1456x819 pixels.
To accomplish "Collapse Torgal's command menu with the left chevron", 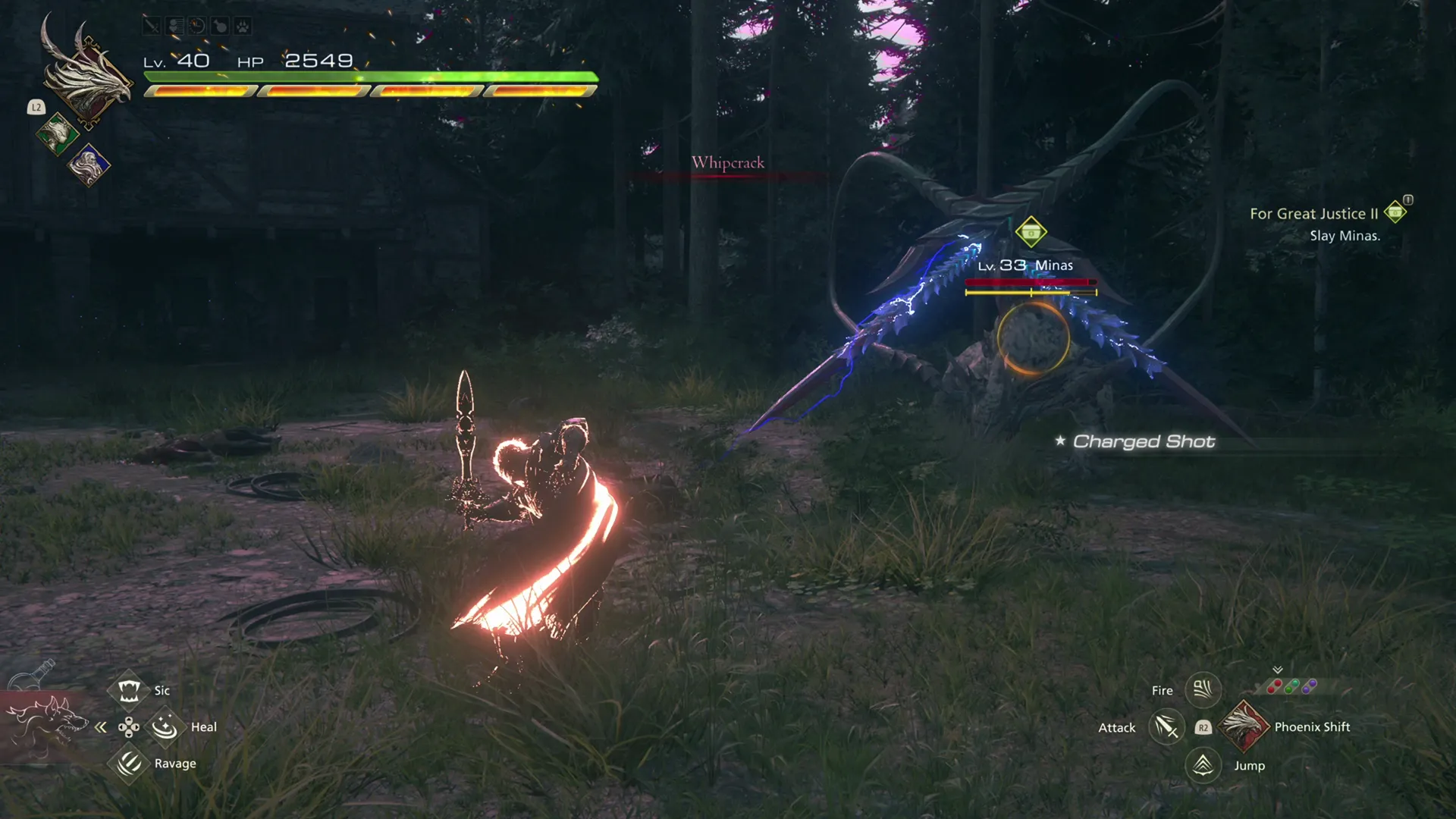I will tap(101, 726).
